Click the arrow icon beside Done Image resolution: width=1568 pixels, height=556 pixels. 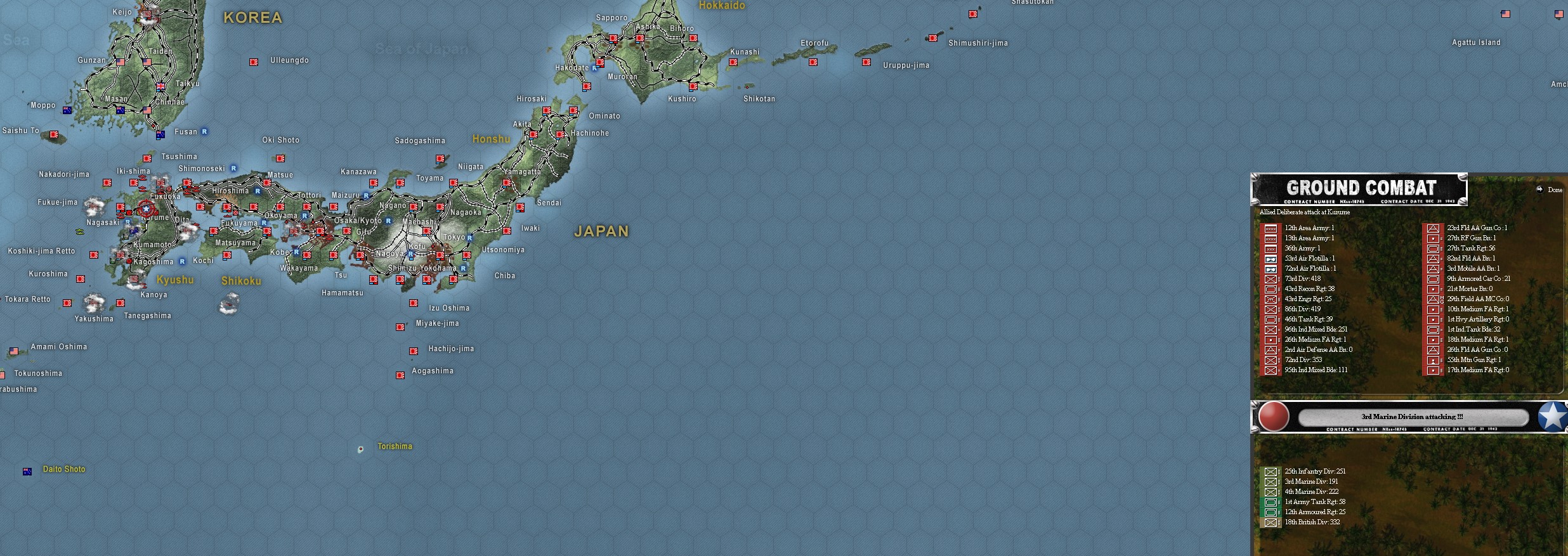click(x=1541, y=189)
